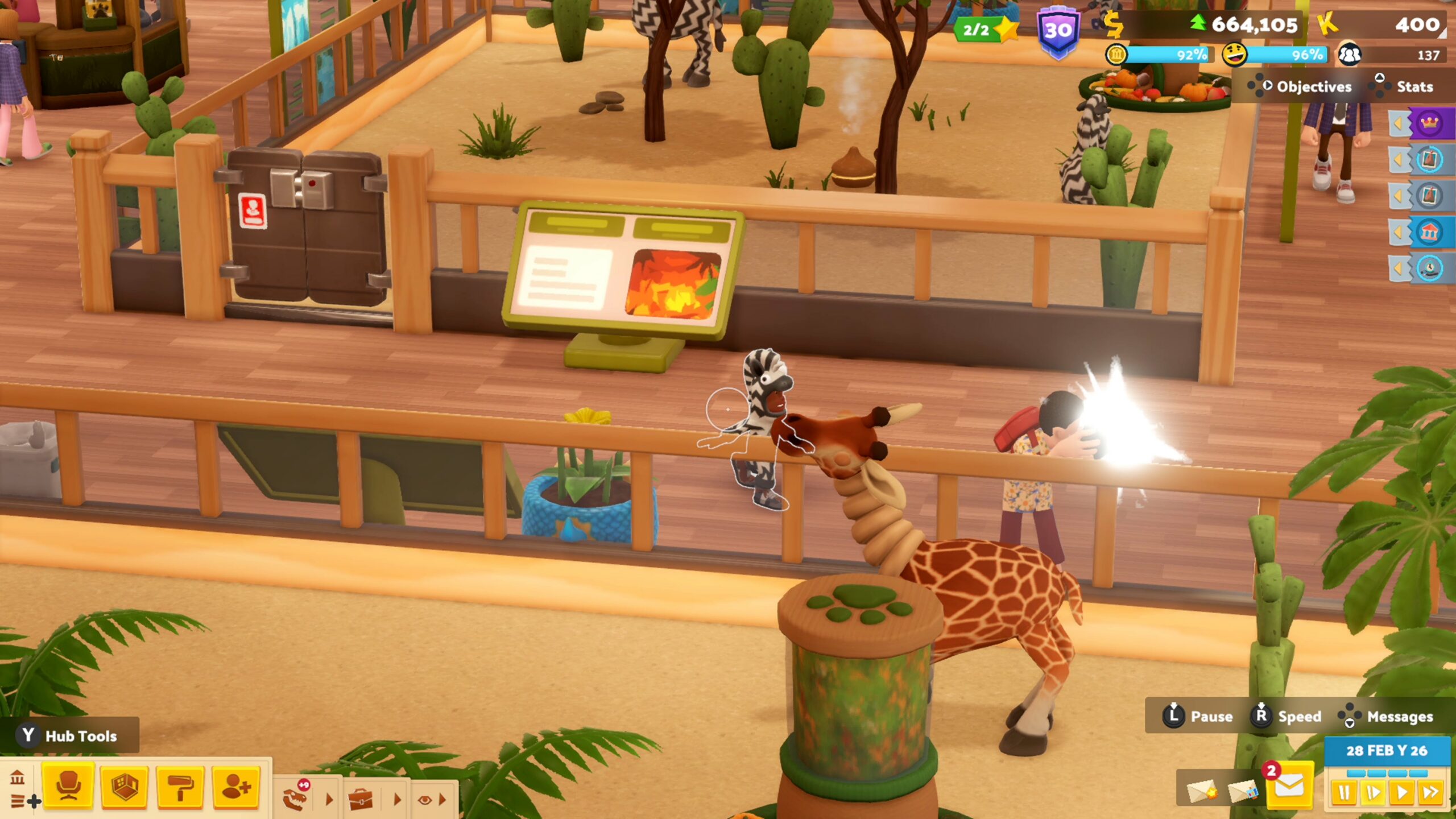Click the level 30 shield badge

click(1057, 31)
